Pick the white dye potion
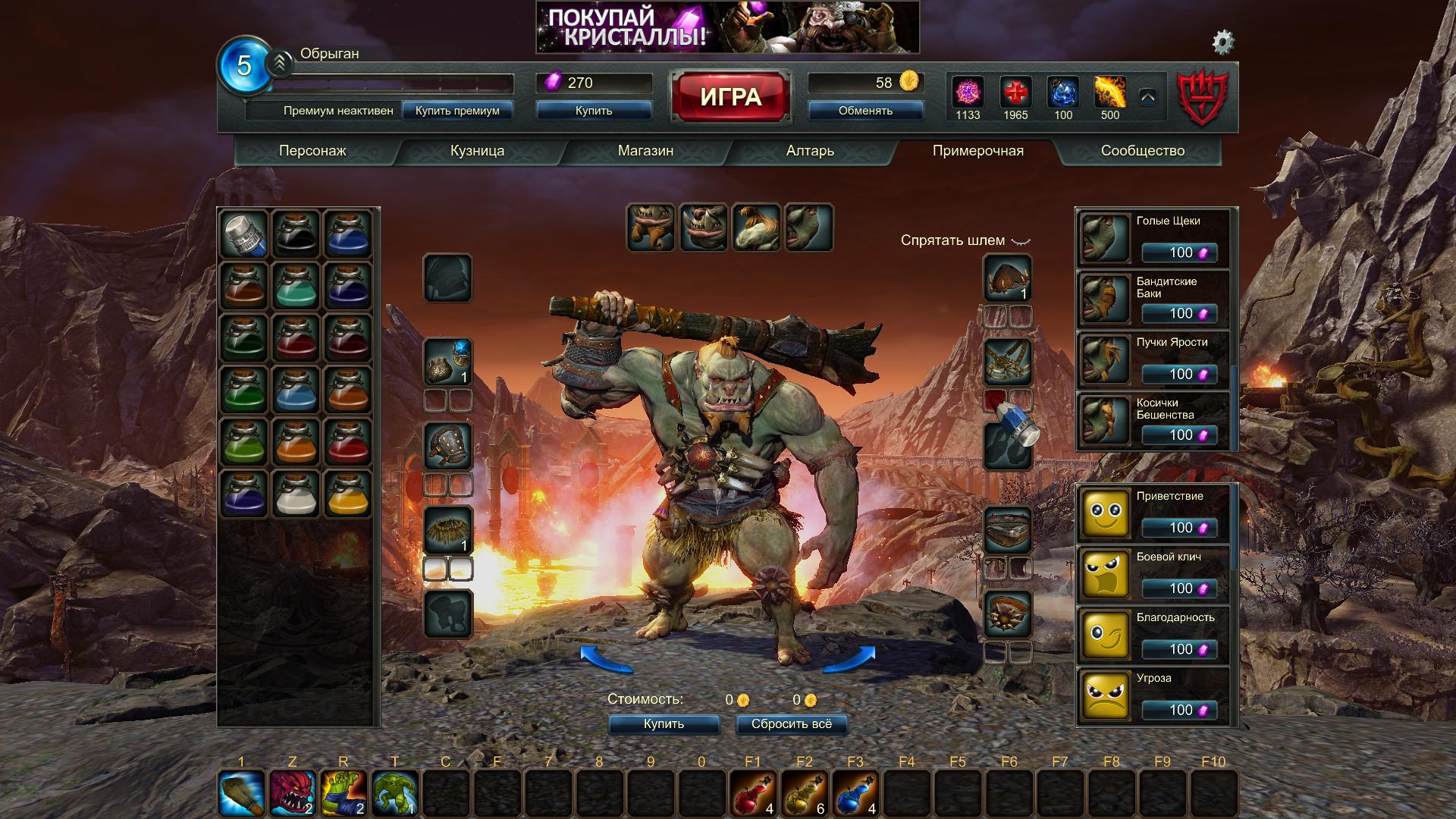Viewport: 1456px width, 819px height. click(x=296, y=493)
